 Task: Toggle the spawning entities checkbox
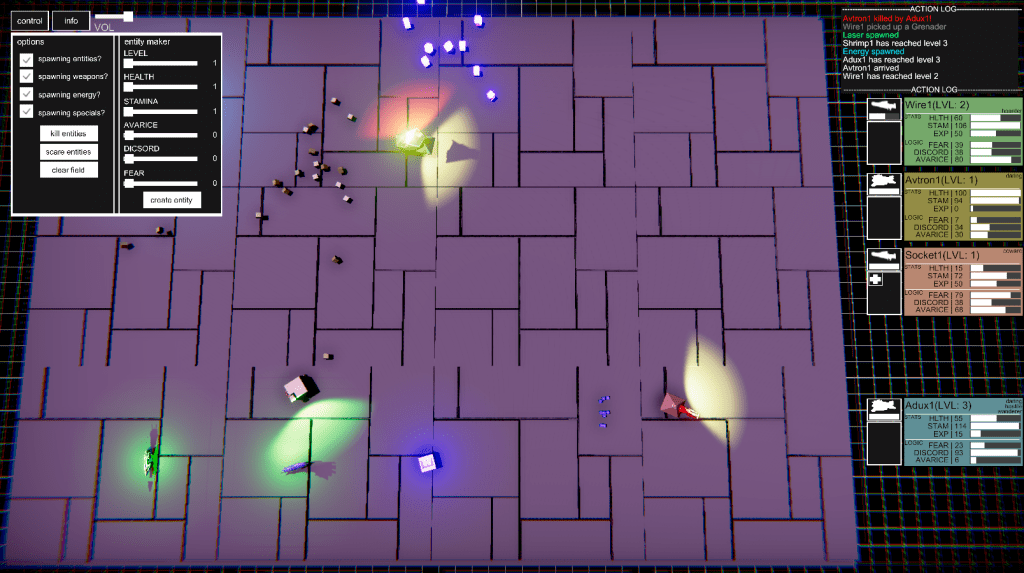pyautogui.click(x=27, y=60)
